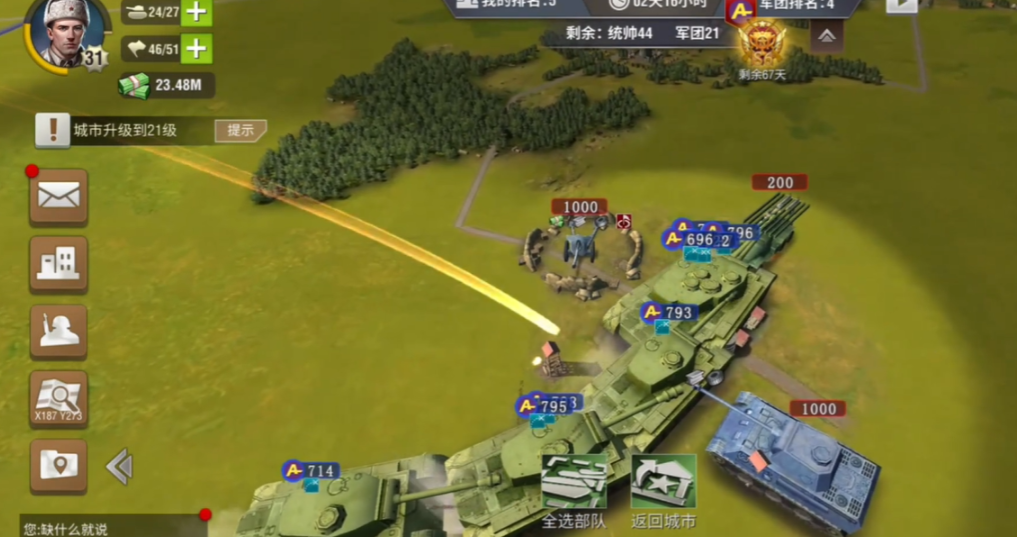Select the tank unit labeled 793
1017x537 pixels.
point(669,313)
